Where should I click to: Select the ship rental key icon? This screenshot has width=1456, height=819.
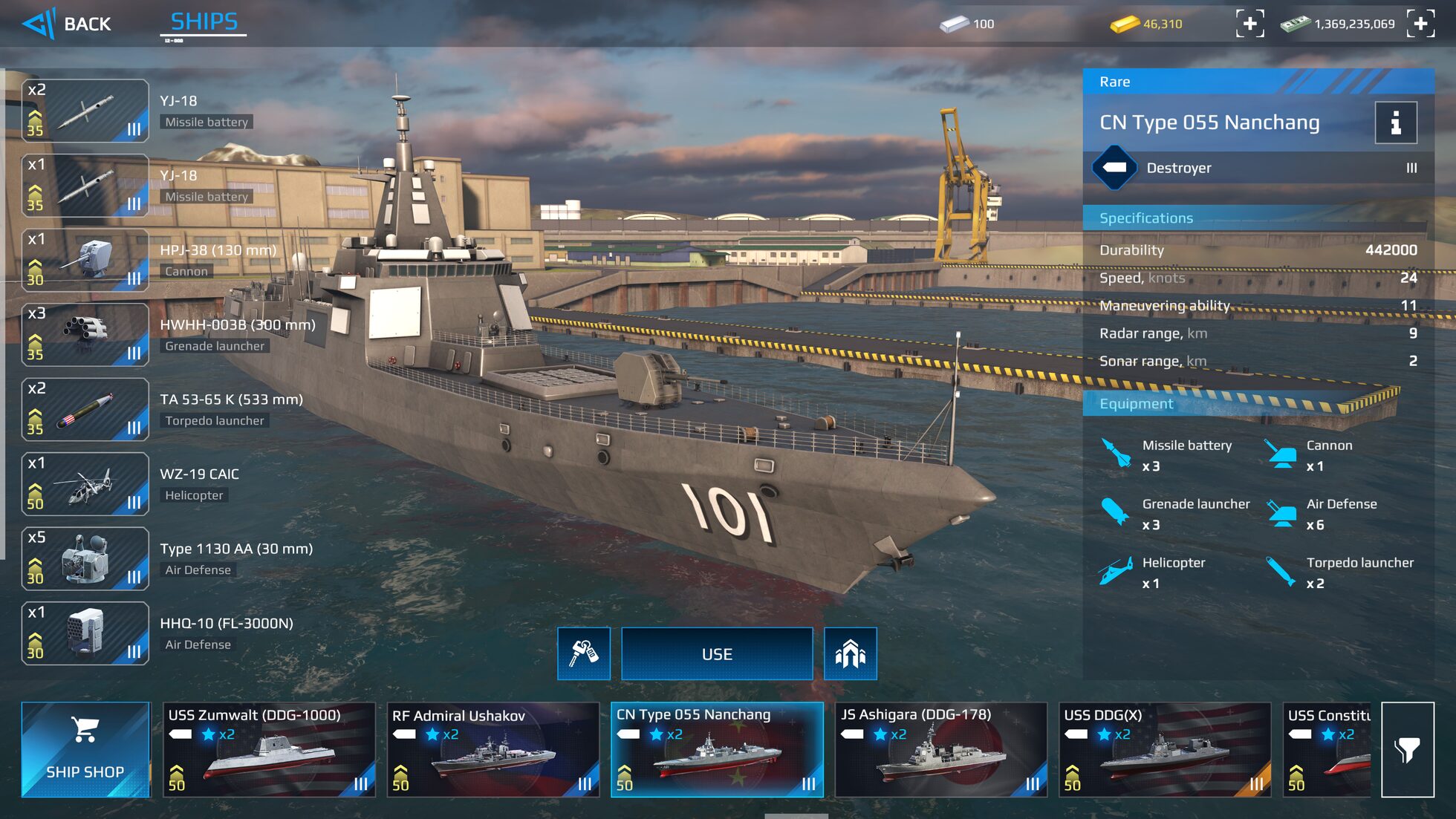584,653
